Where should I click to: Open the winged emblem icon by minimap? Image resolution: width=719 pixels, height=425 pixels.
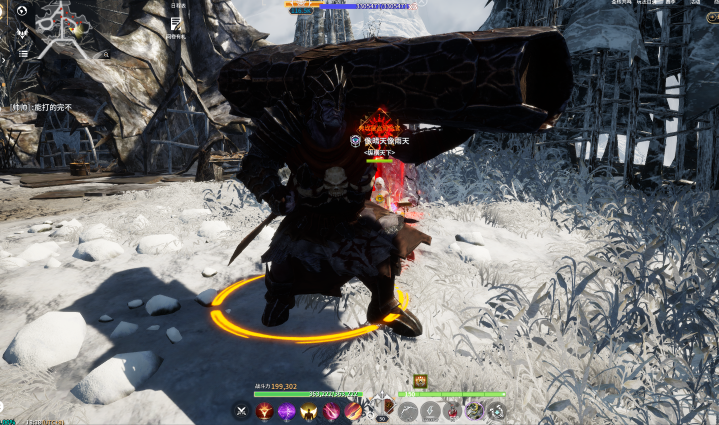[x=23, y=32]
